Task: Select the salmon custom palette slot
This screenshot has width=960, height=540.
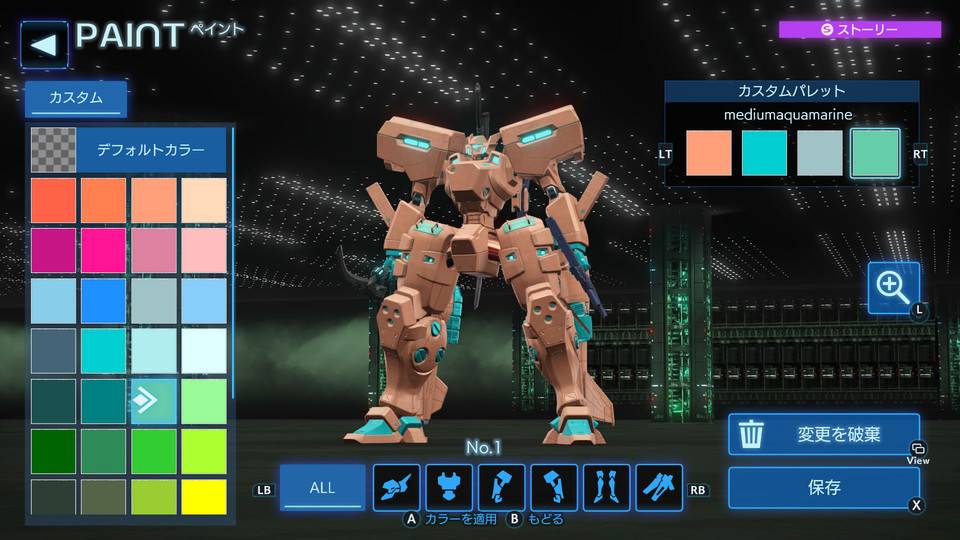Action: click(x=709, y=153)
